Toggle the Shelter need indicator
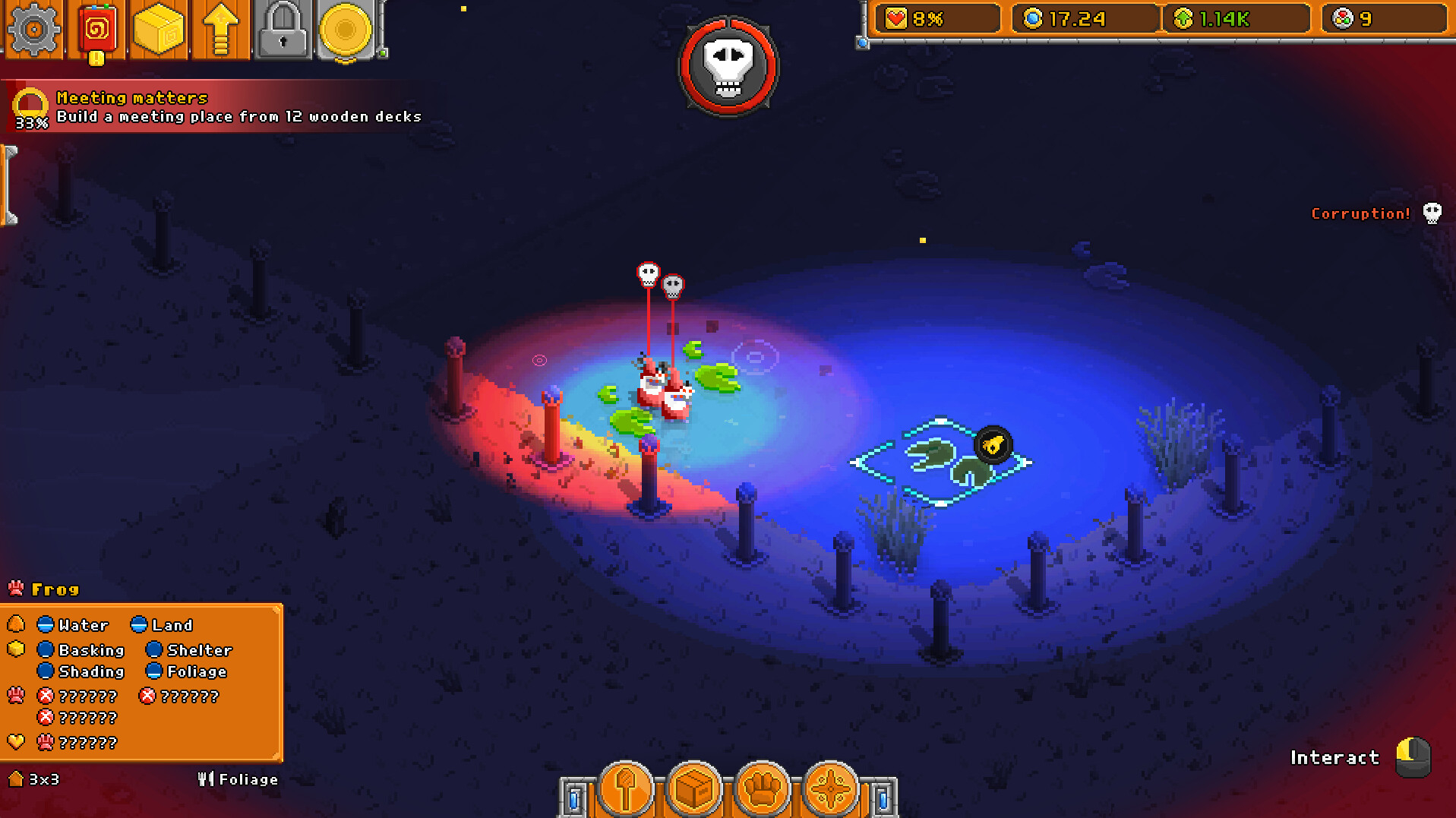The width and height of the screenshot is (1456, 818). click(x=156, y=649)
